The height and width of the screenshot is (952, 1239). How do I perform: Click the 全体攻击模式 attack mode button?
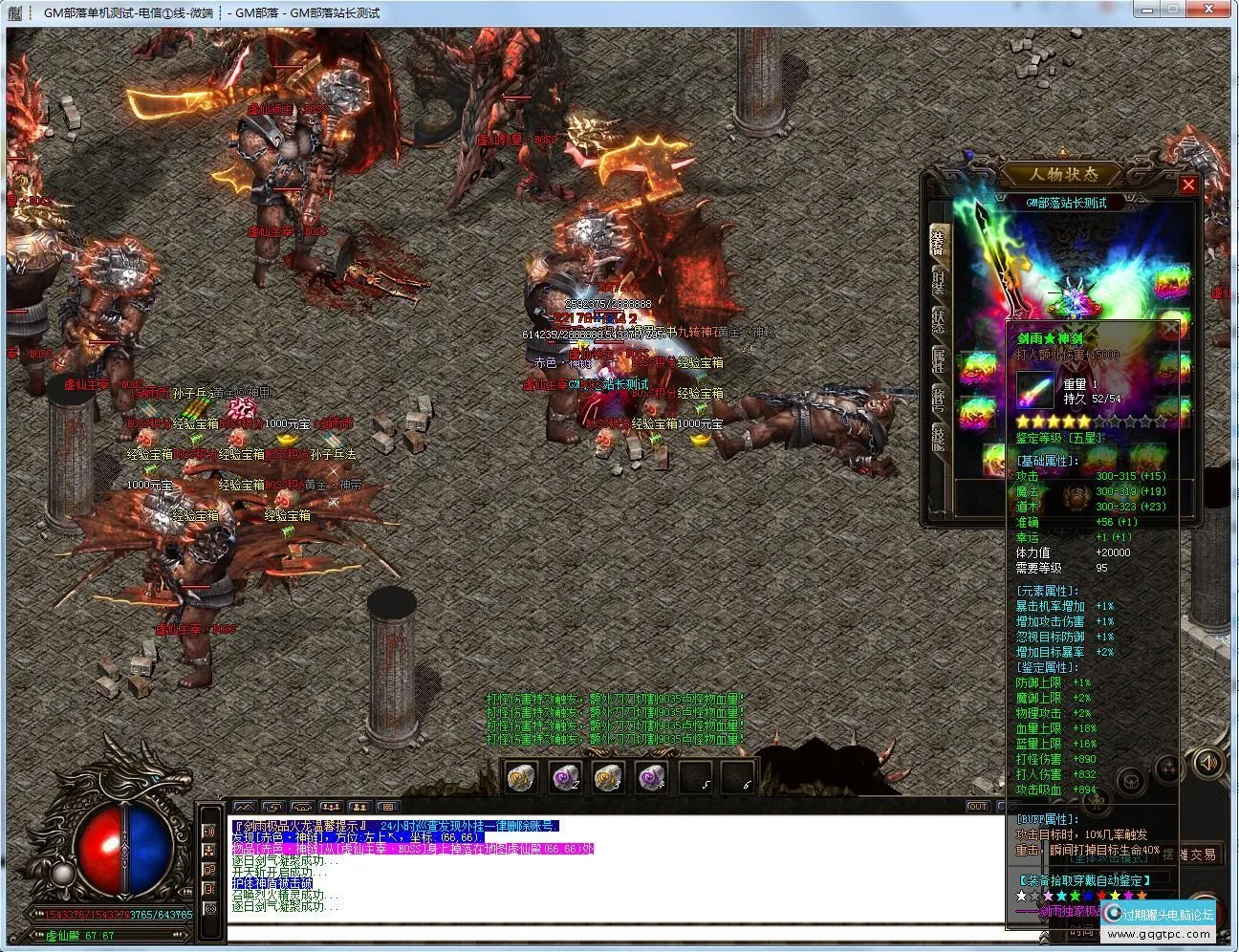pyautogui.click(x=1109, y=858)
